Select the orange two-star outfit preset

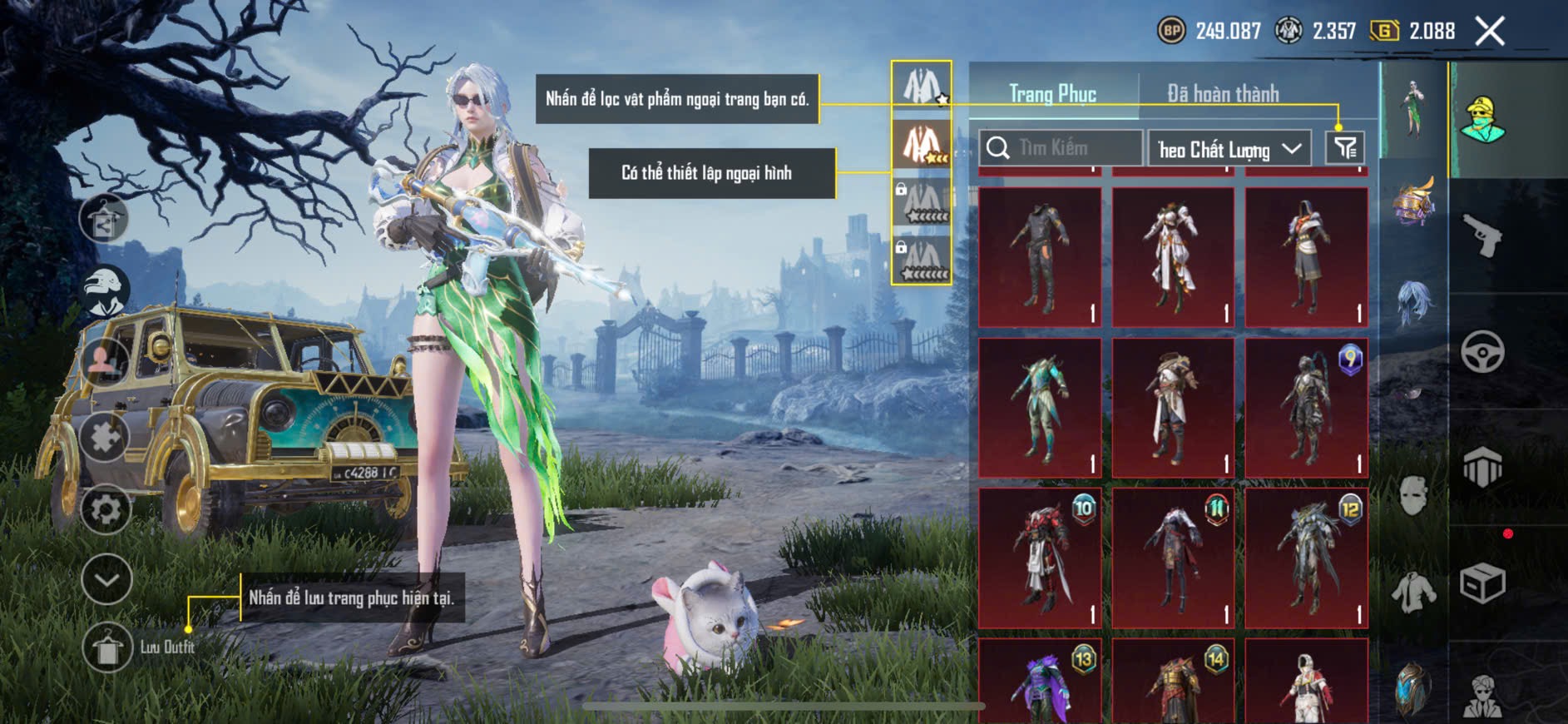click(922, 143)
